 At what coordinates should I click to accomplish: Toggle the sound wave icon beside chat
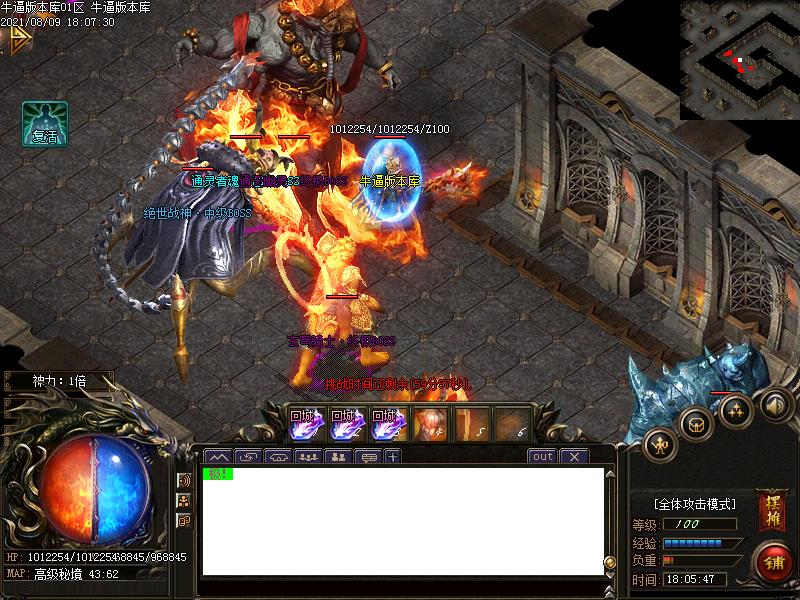tap(184, 480)
